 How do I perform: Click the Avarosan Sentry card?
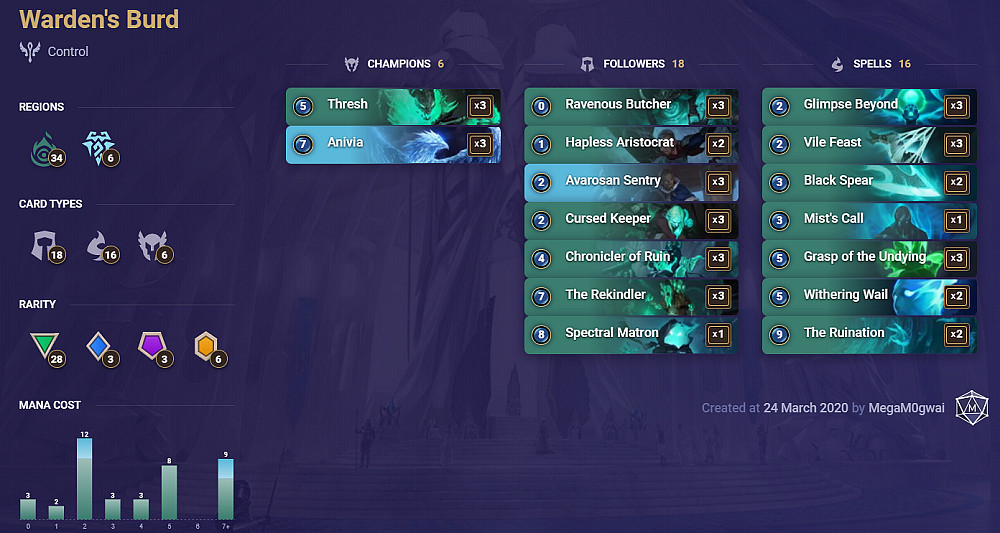tap(630, 181)
